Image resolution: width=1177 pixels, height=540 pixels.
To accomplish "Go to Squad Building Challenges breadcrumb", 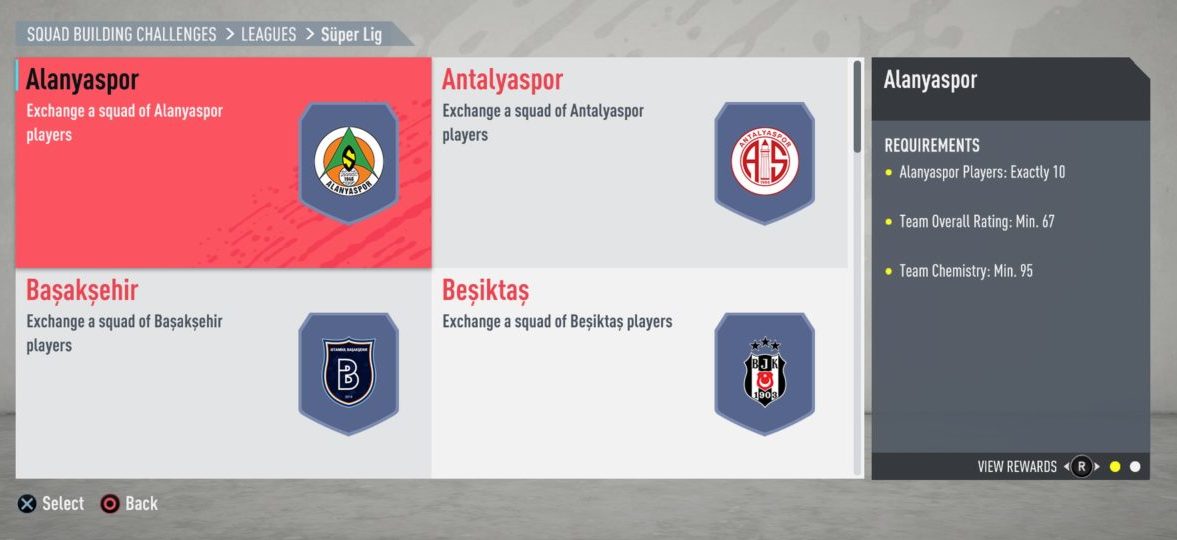I will click(121, 34).
